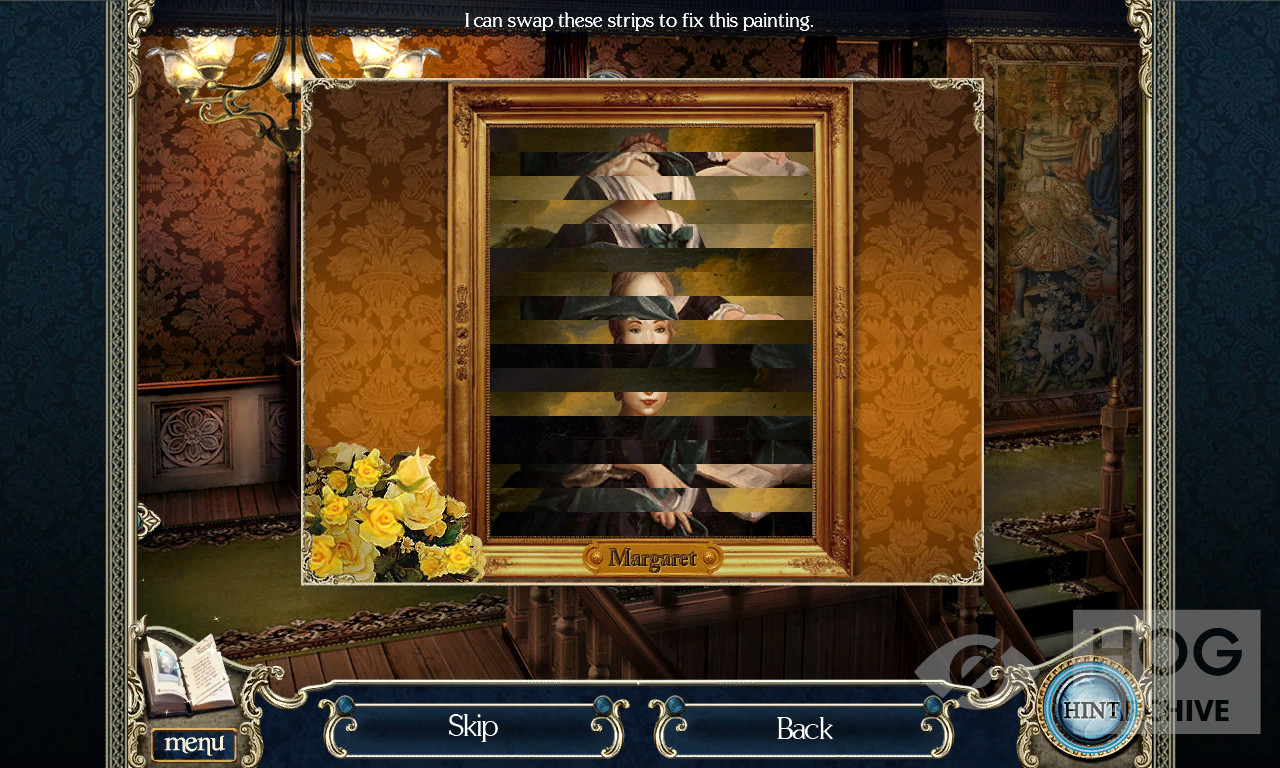1280x768 pixels.
Task: Select the strip showing the woman's eyes
Action: click(x=651, y=333)
